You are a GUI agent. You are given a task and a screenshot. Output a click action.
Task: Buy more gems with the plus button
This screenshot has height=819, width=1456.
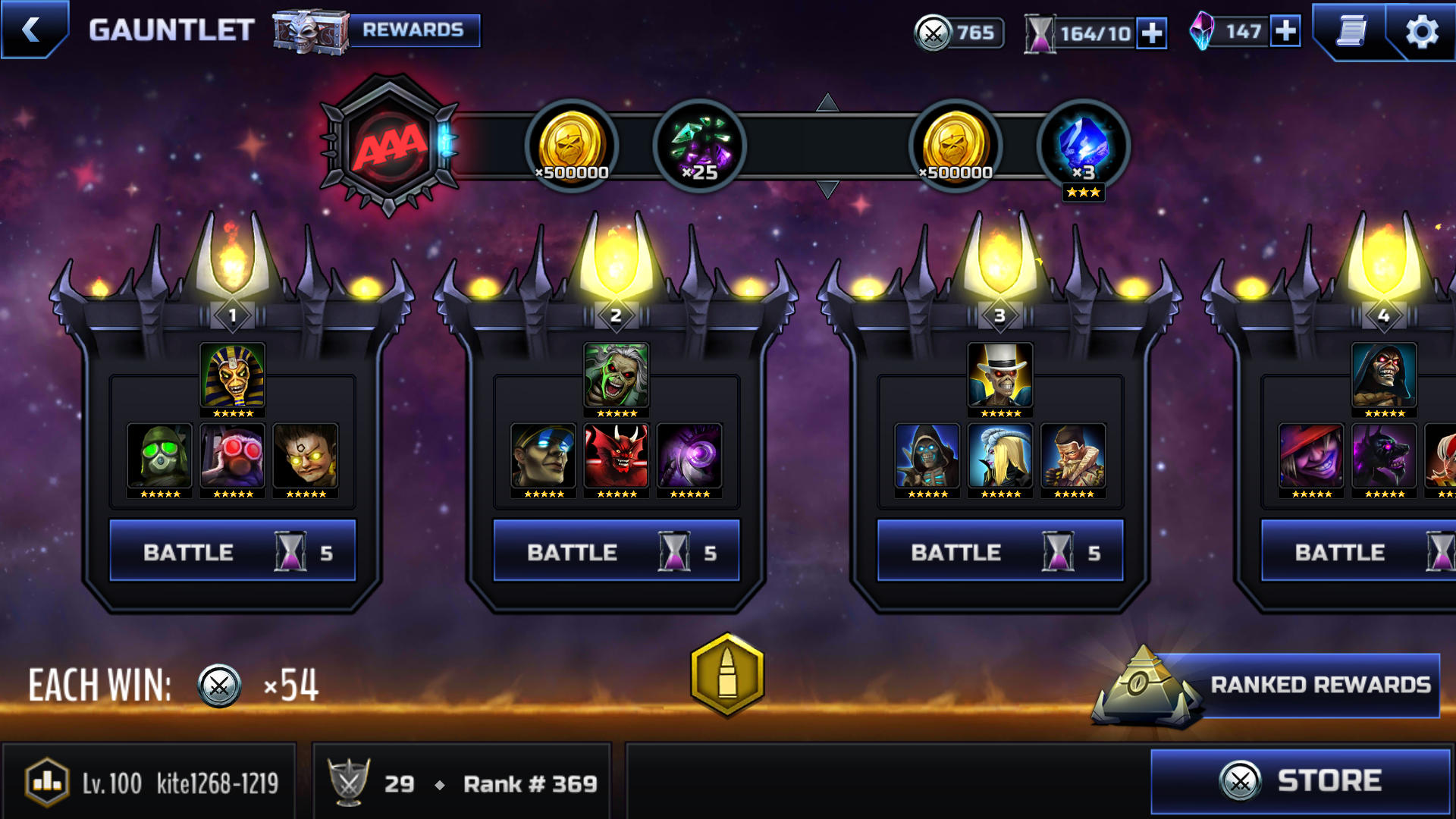(x=1285, y=31)
